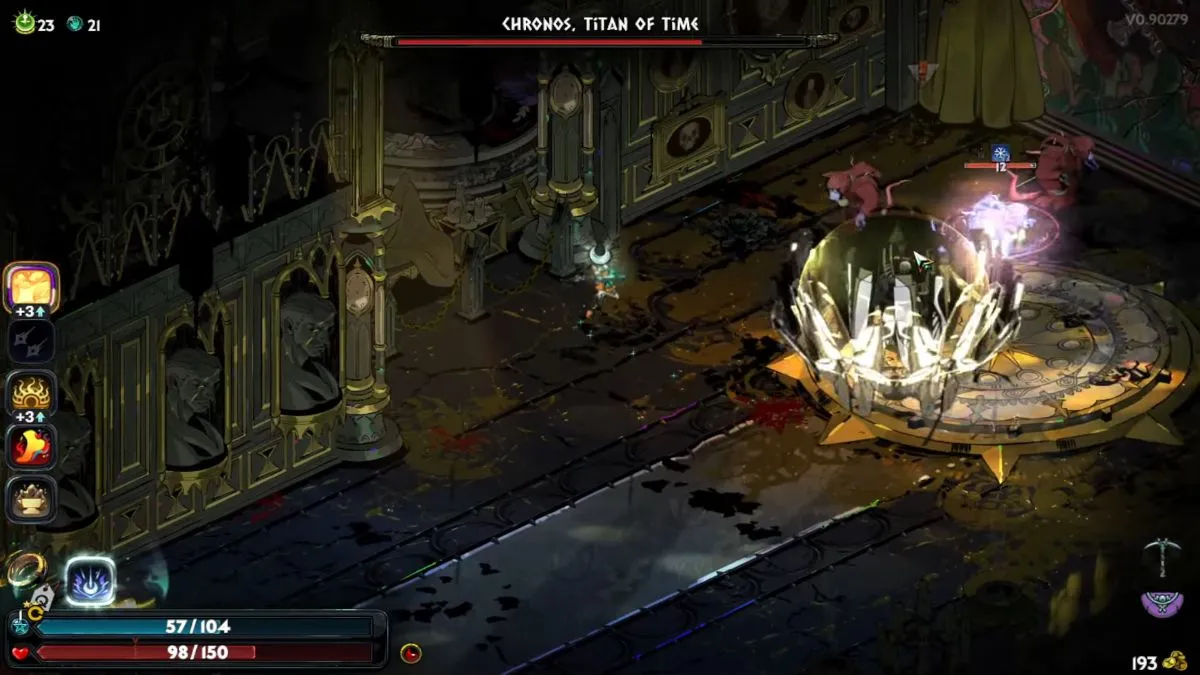This screenshot has height=675, width=1200.
Task: Activate the blue glowing hex ability icon
Action: (90, 581)
